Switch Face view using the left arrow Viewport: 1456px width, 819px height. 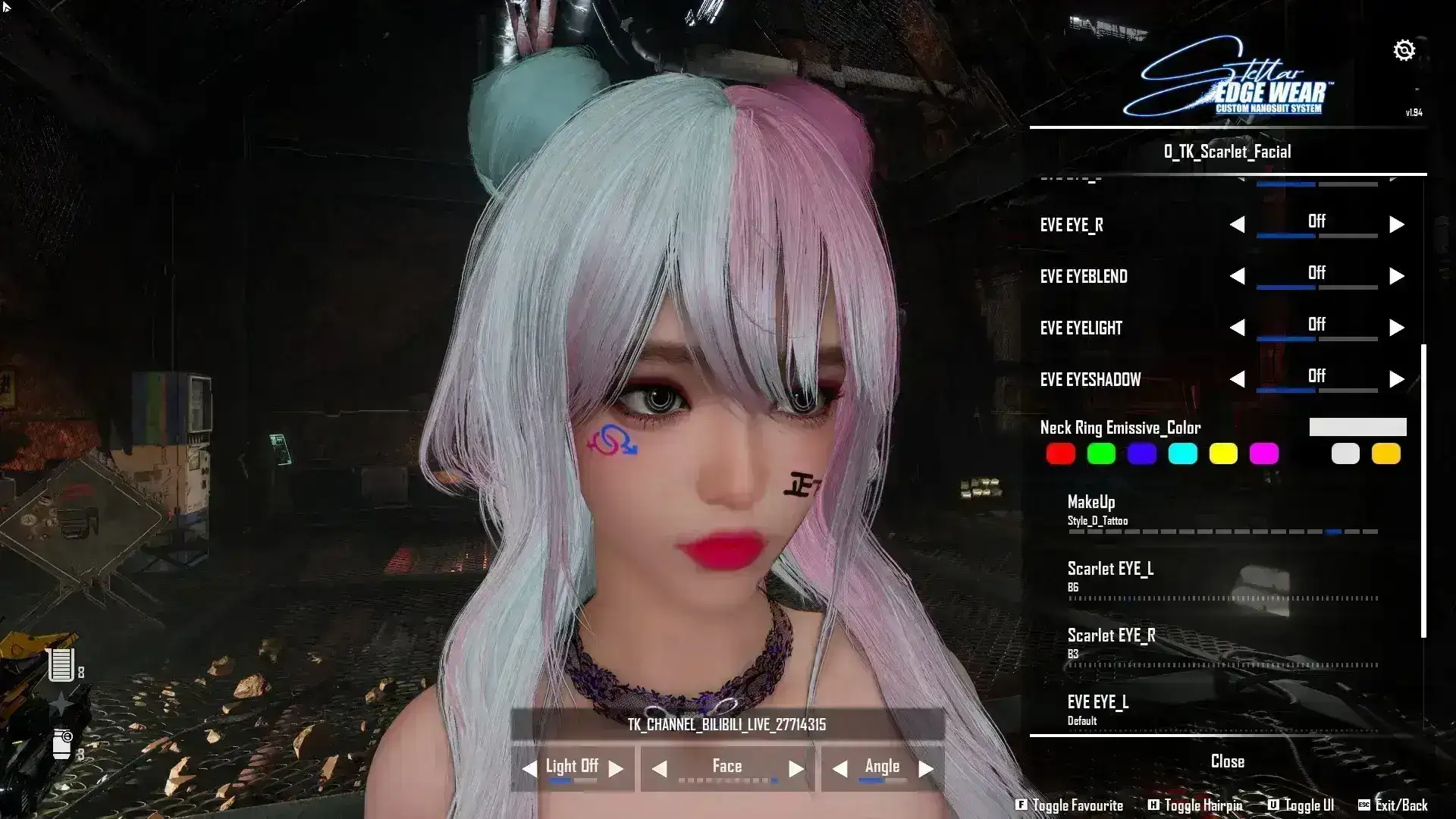click(x=660, y=769)
